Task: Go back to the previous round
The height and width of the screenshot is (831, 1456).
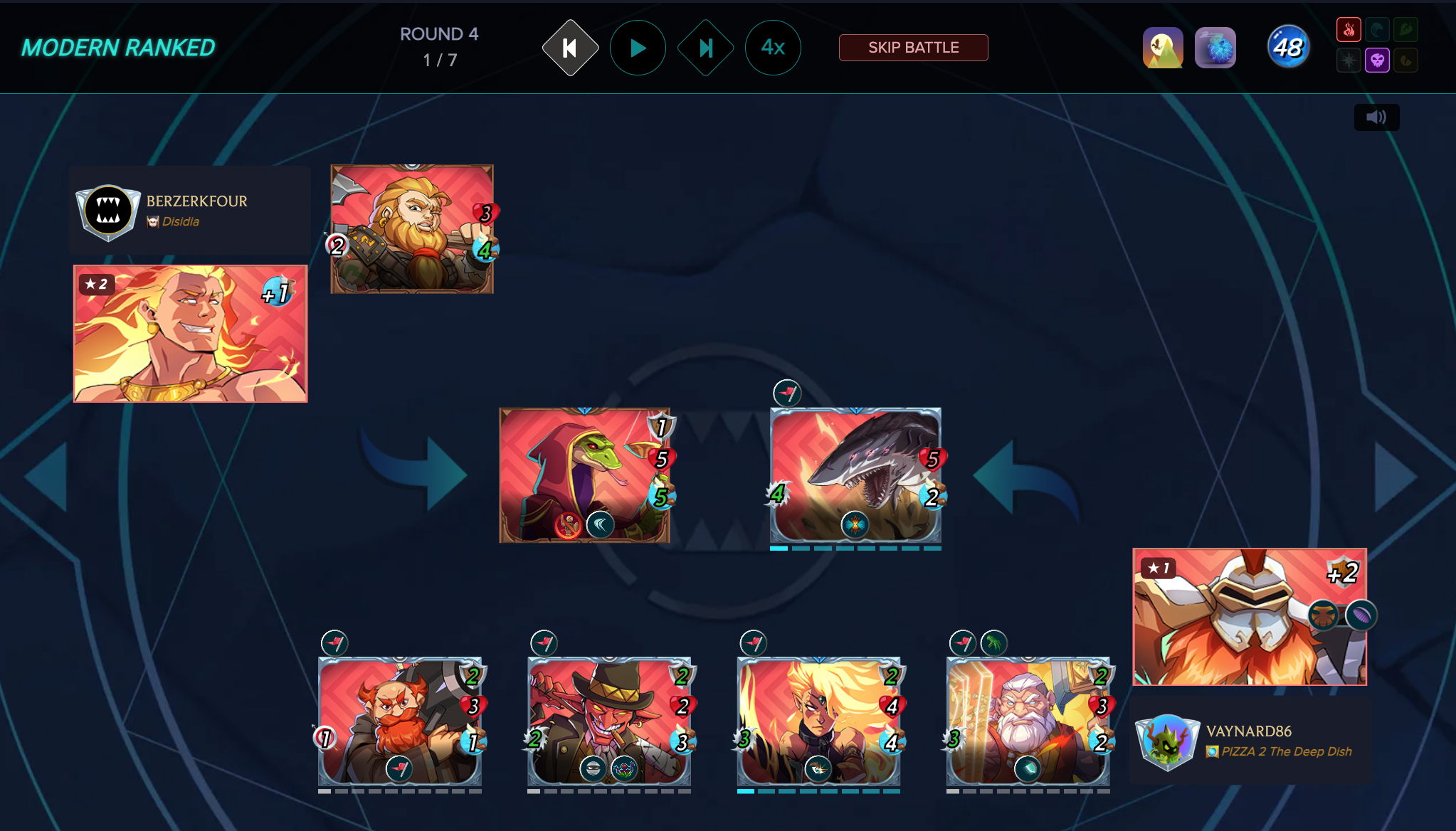Action: (x=570, y=48)
